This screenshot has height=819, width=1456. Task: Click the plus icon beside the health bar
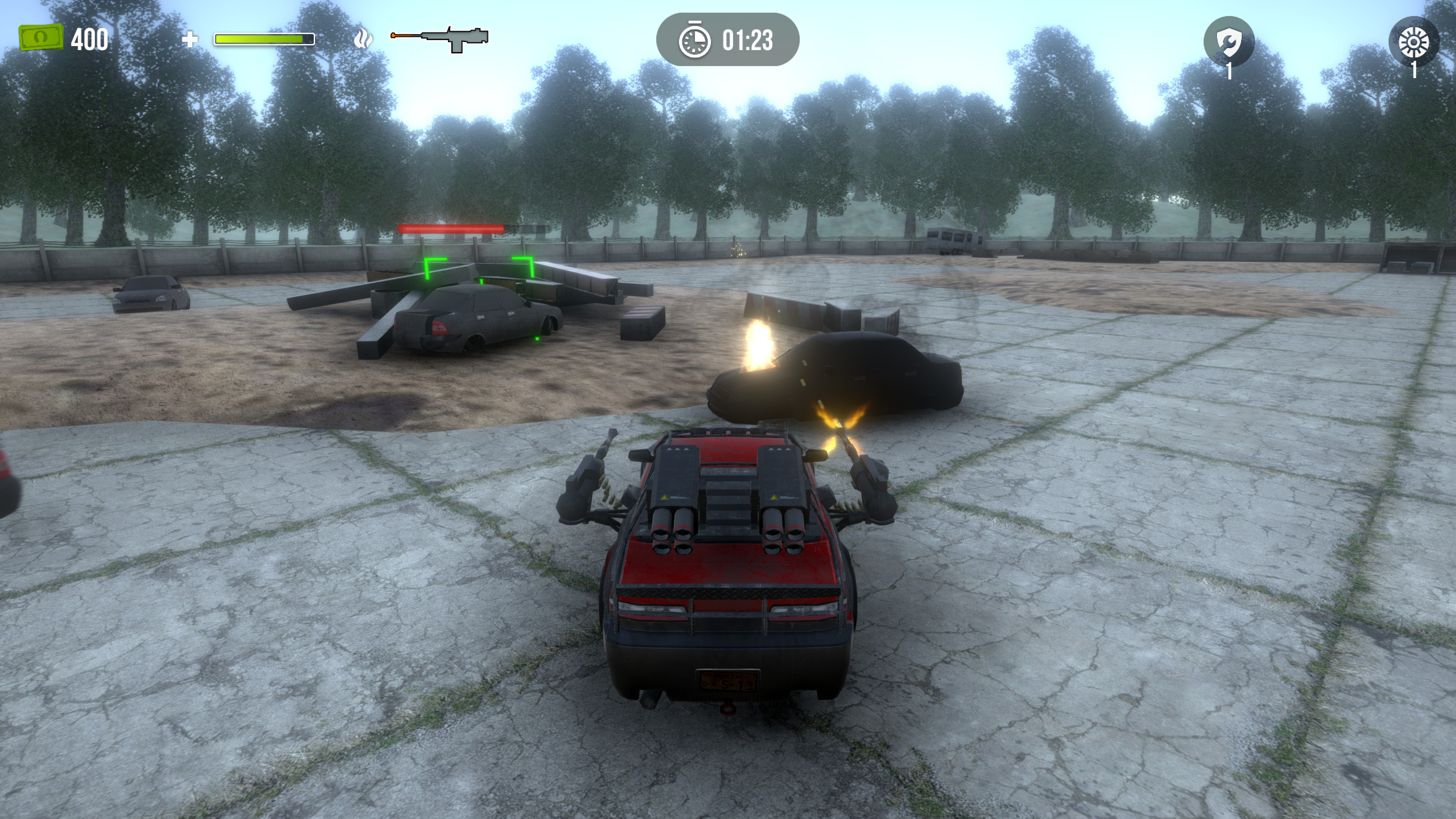[191, 40]
